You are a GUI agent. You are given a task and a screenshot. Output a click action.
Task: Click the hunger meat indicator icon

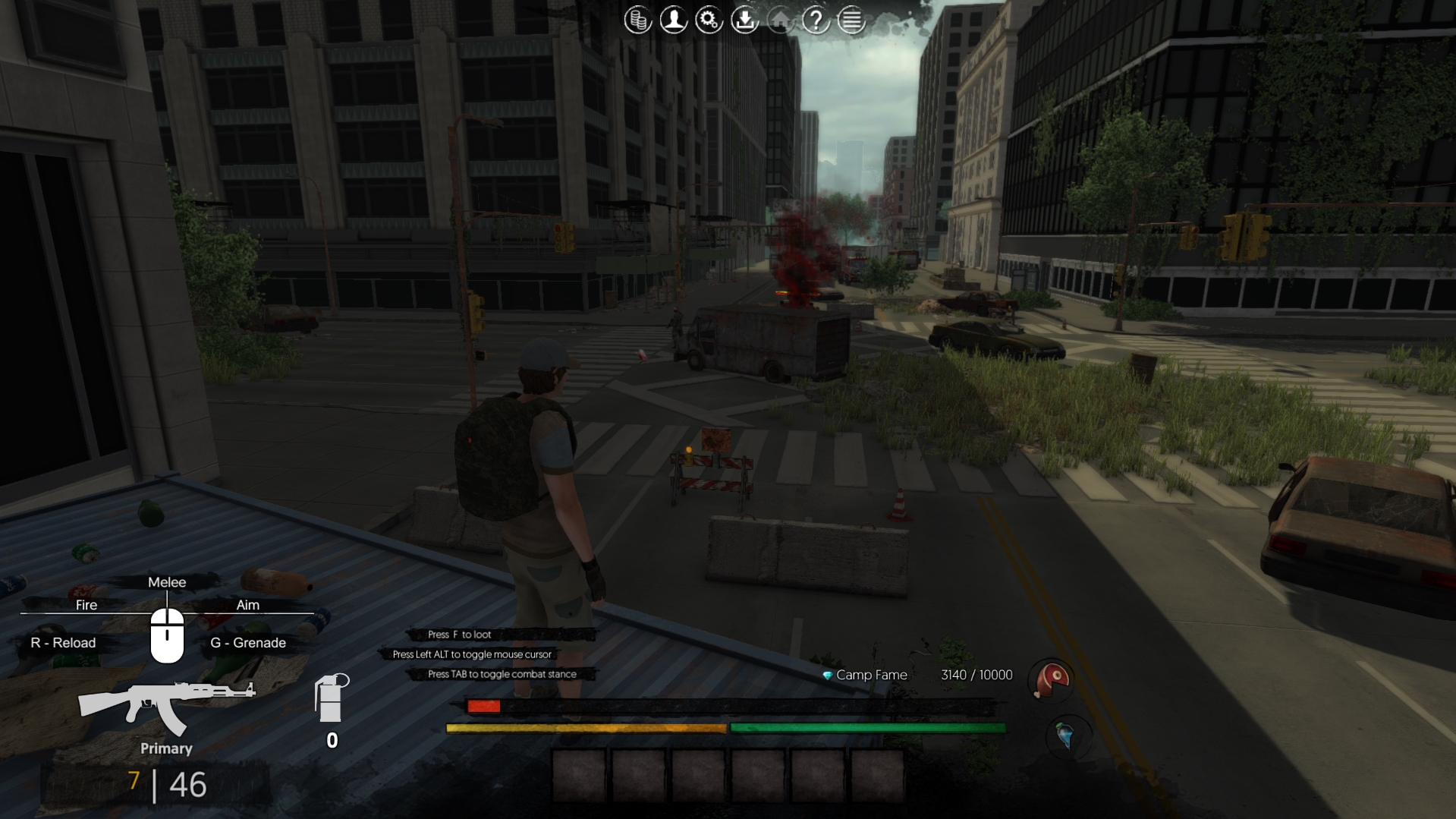tap(1050, 681)
